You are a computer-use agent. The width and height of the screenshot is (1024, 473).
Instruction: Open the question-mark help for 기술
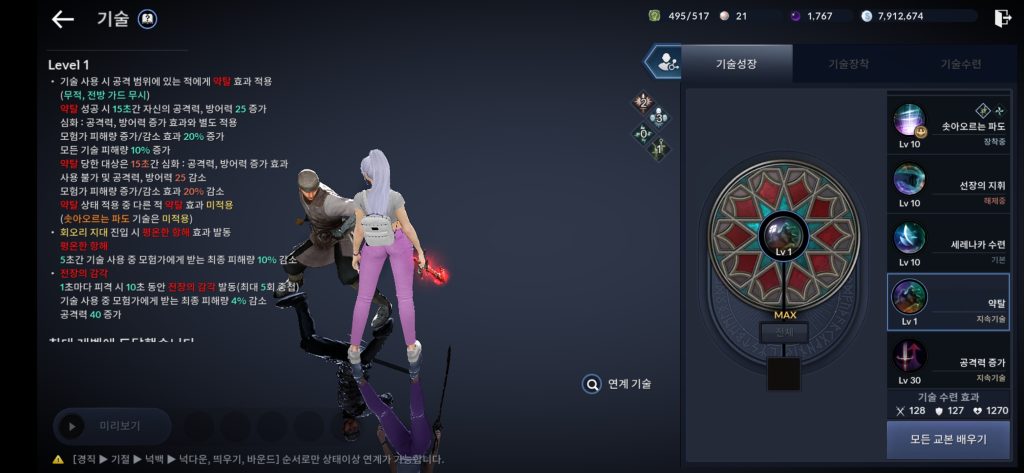tap(146, 19)
